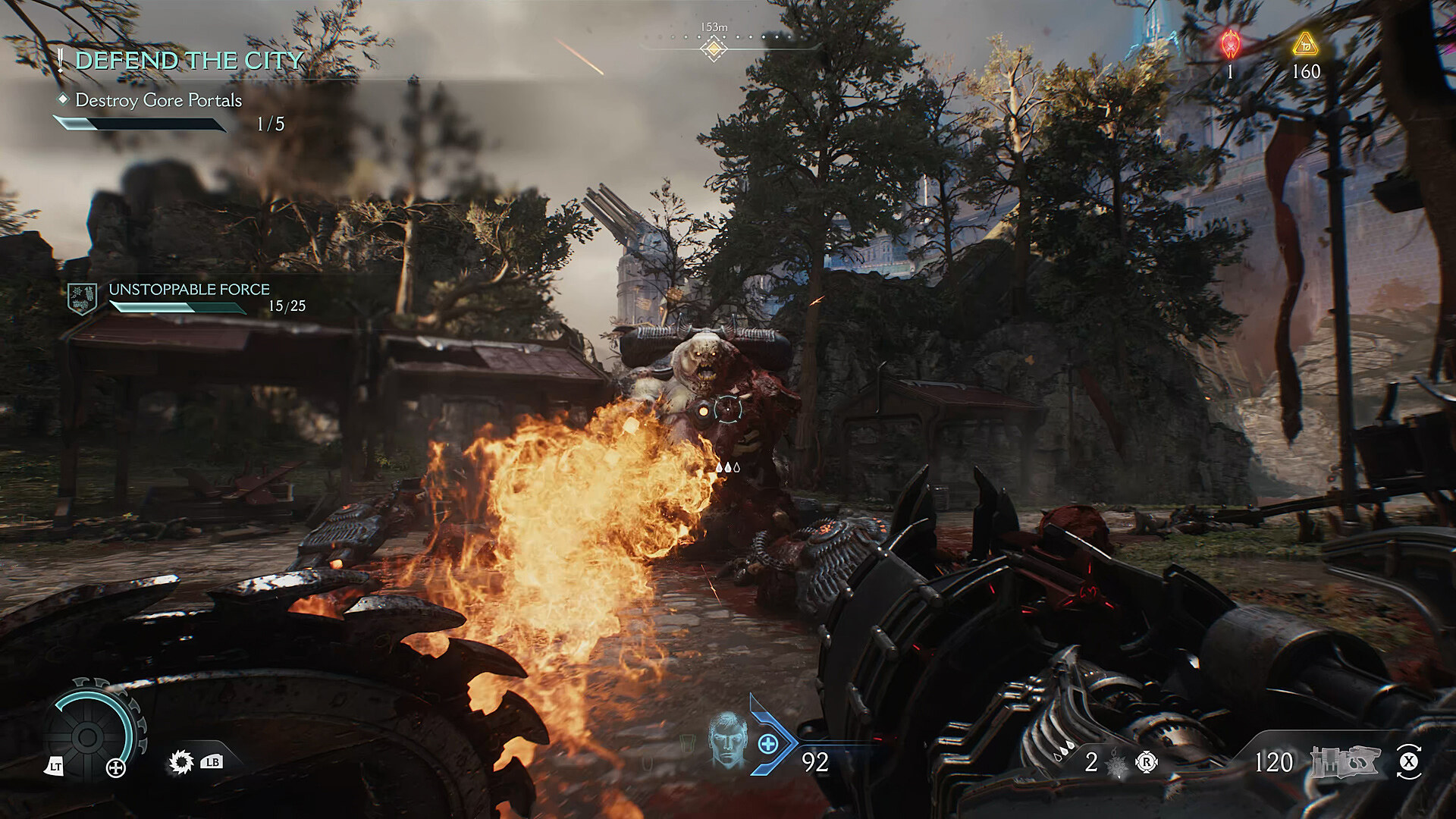Screen dimensions: 1456x819
Task: Select the diamond waypoint marker on the compass
Action: pyautogui.click(x=713, y=49)
